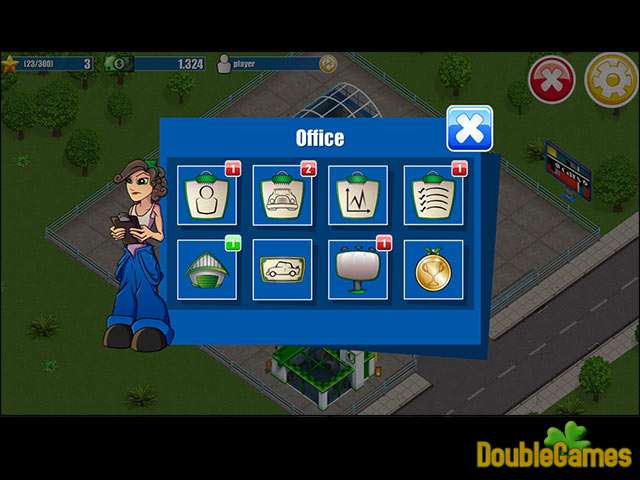This screenshot has height=480, width=640.
Task: Show the gold trophy achievements
Action: click(x=433, y=269)
